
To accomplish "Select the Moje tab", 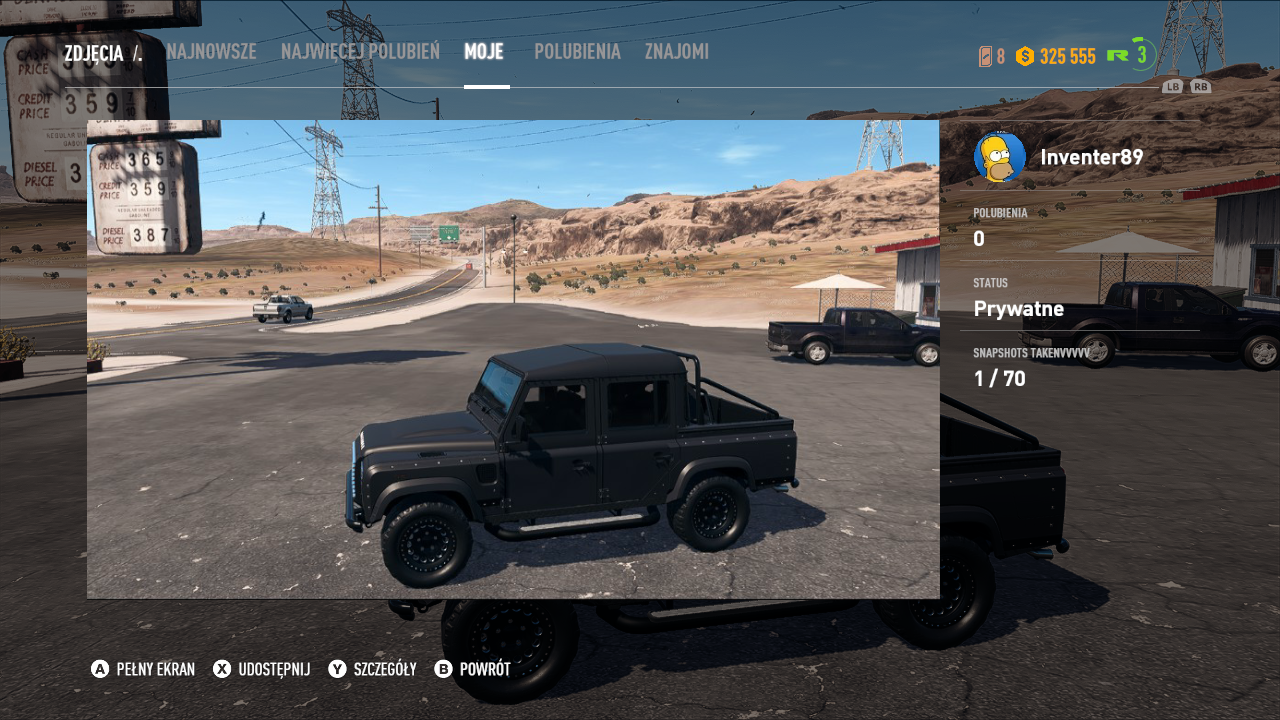I will [x=484, y=52].
